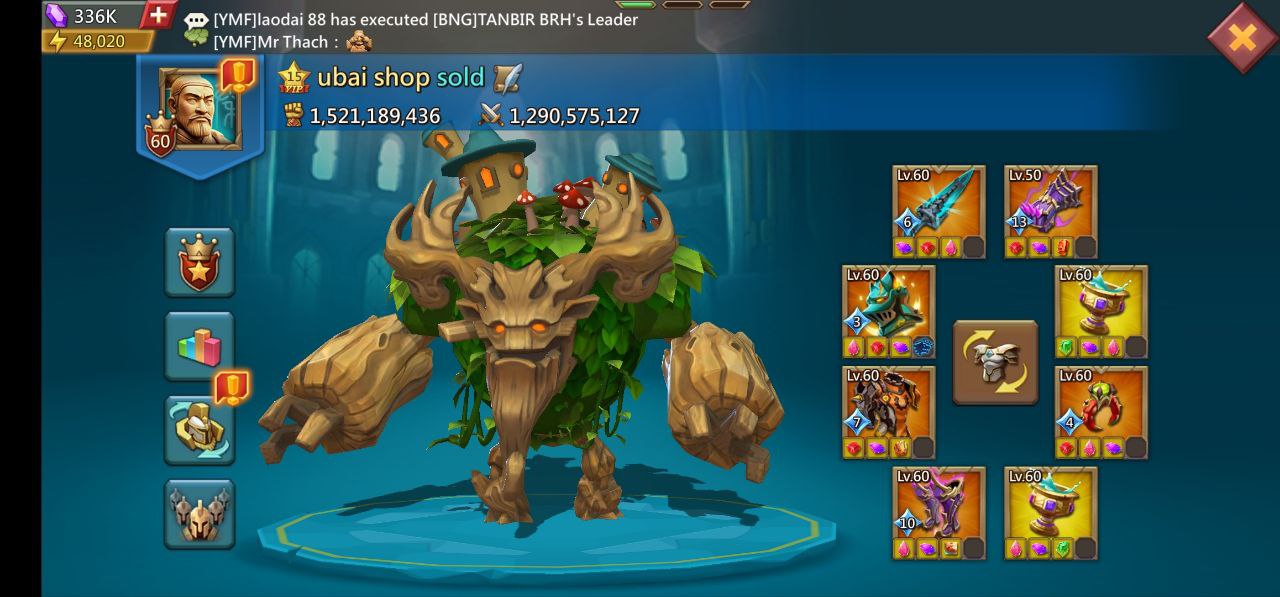This screenshot has width=1280, height=597.
Task: Show the colored bar chart statistics
Action: tap(200, 346)
